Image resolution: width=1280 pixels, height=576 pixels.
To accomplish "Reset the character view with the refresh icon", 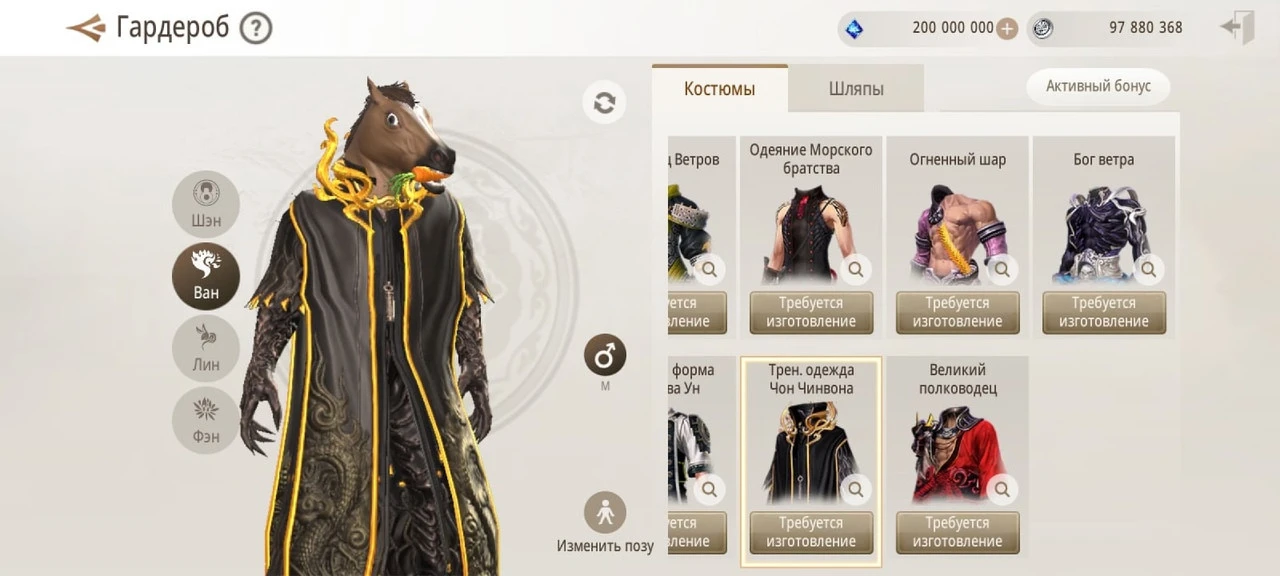I will coord(604,103).
